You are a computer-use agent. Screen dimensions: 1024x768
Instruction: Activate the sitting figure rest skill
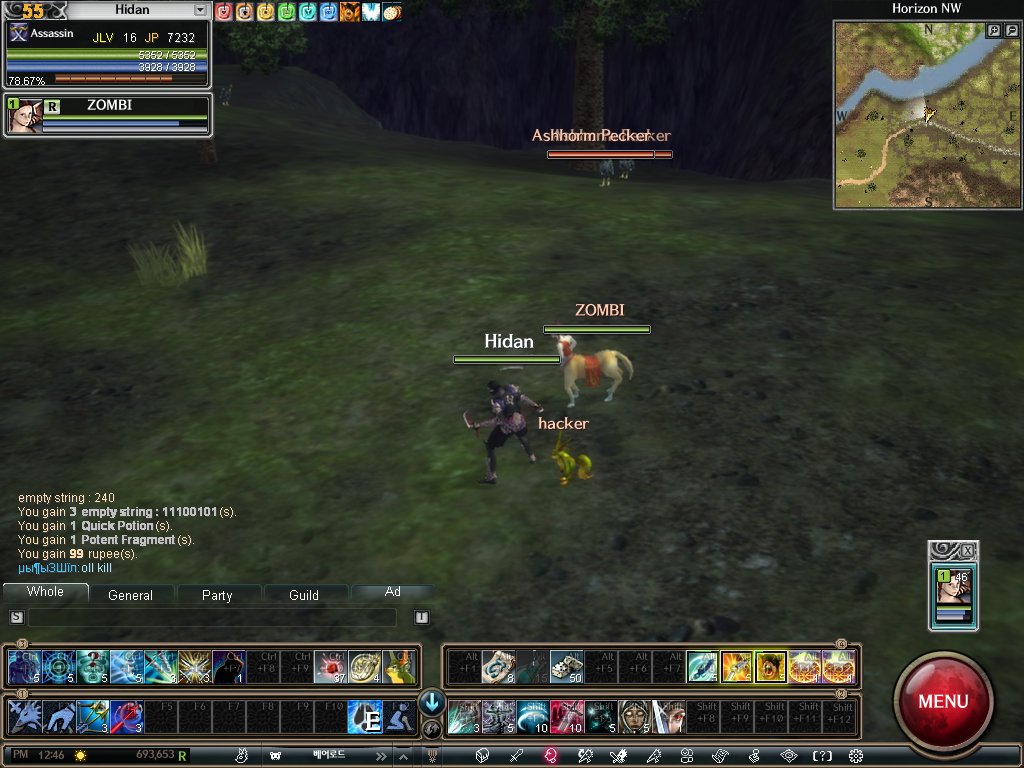[399, 717]
